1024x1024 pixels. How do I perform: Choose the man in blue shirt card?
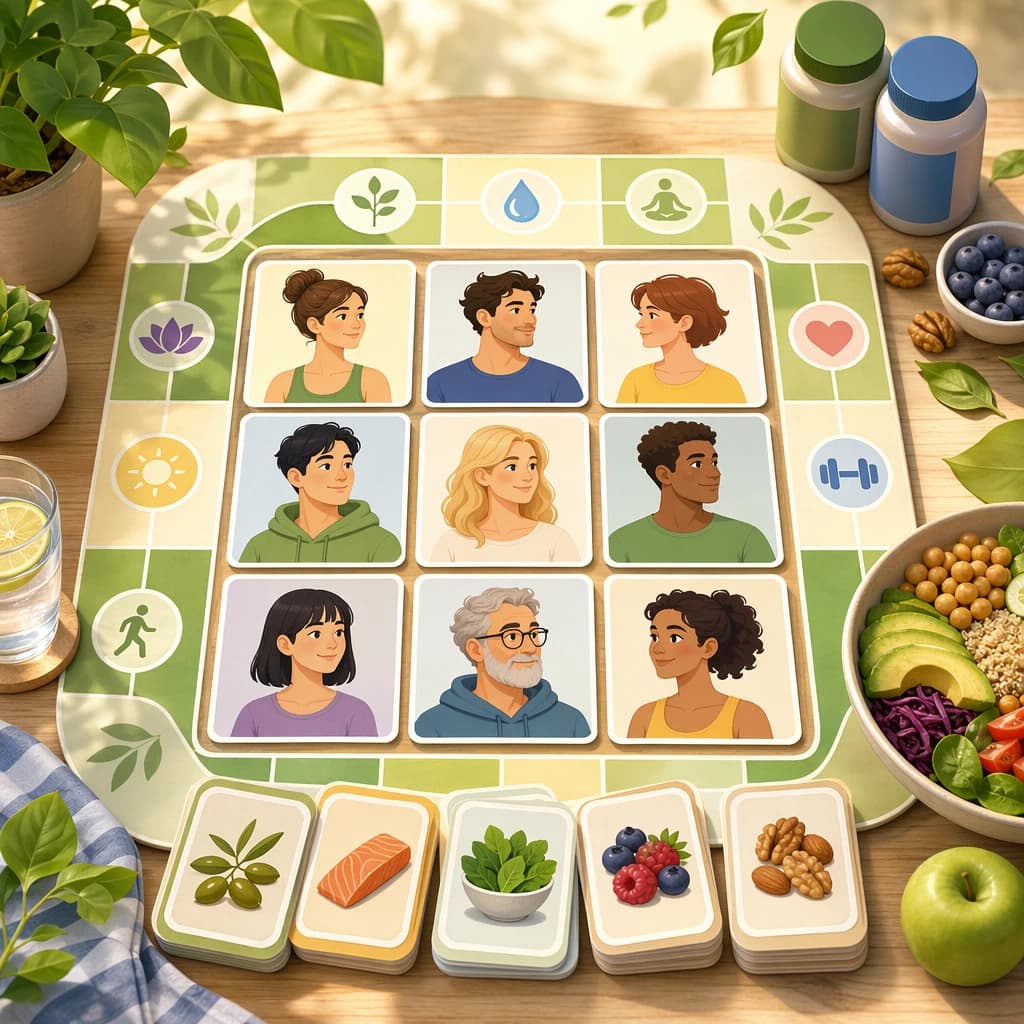pyautogui.click(x=504, y=334)
